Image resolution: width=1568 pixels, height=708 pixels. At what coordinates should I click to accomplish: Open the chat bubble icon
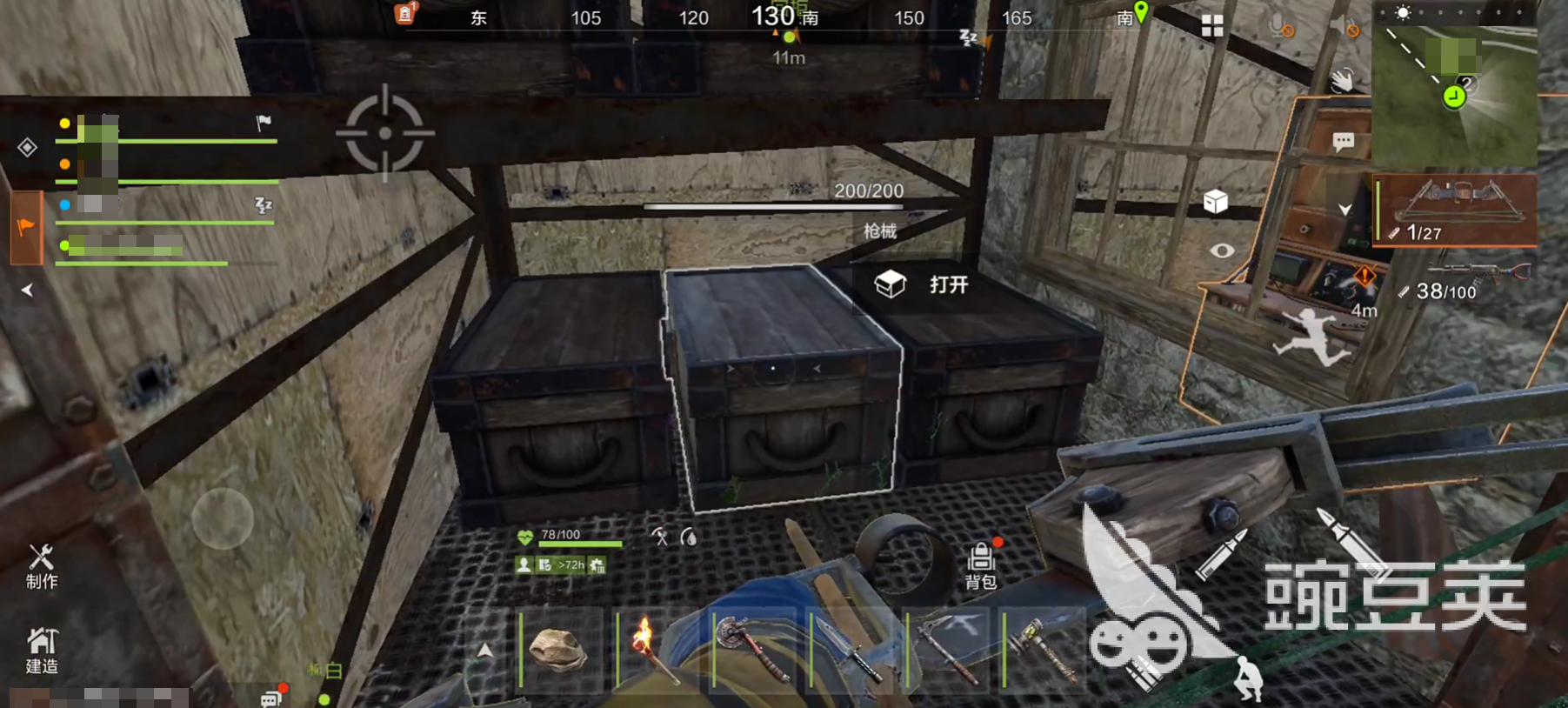pyautogui.click(x=1343, y=141)
